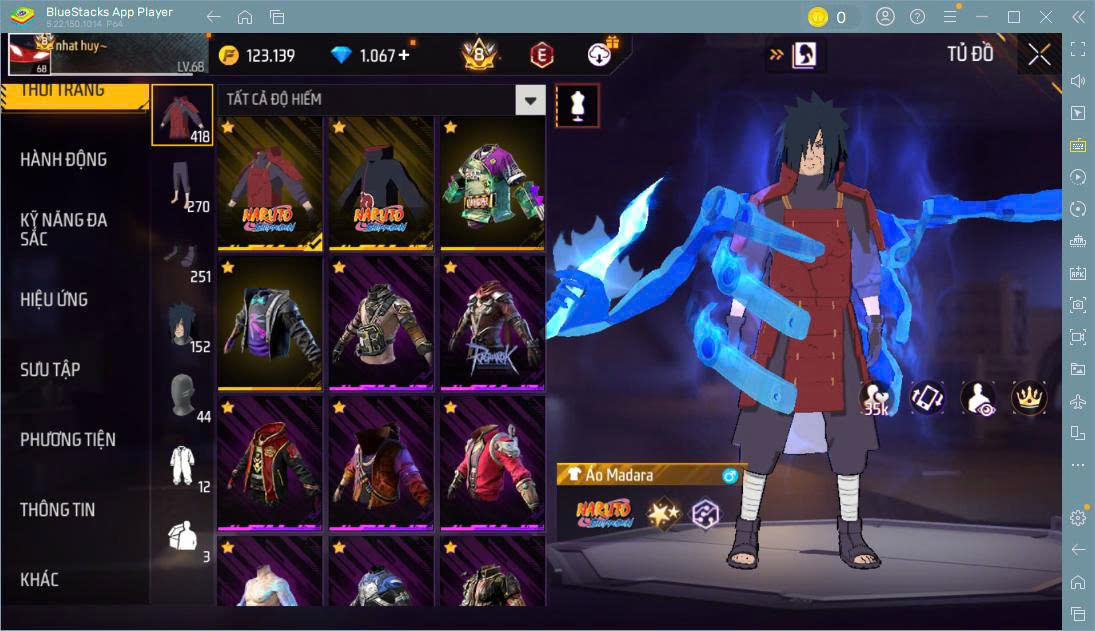Close the wardrobe with the X button
The width and height of the screenshot is (1095, 631).
[1039, 55]
